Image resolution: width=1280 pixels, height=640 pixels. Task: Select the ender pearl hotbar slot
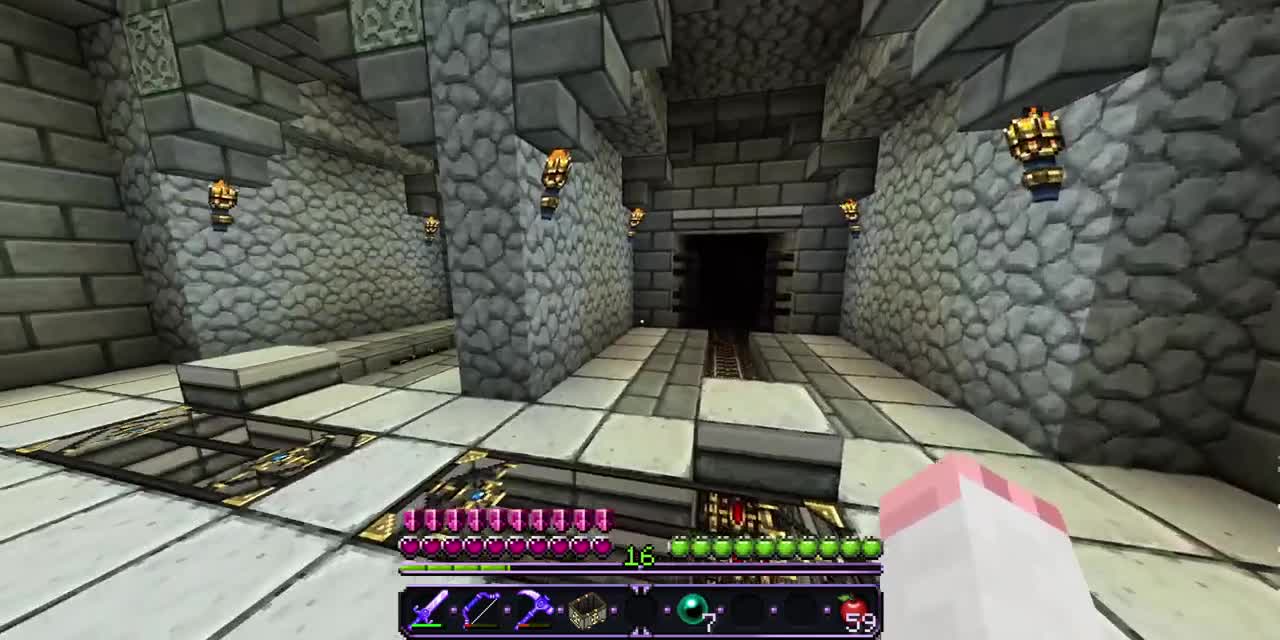693,610
